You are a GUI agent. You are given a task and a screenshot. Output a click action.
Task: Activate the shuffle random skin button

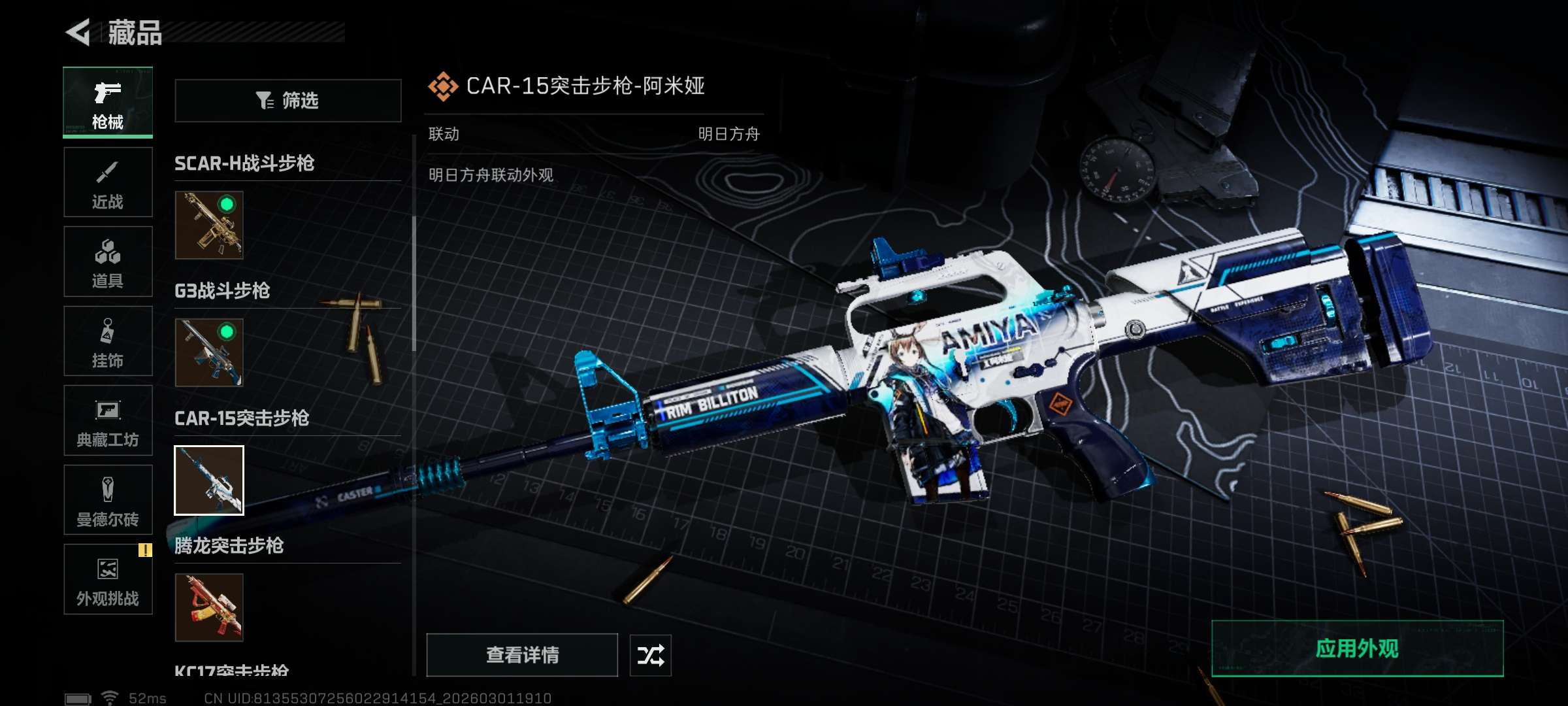[x=650, y=655]
